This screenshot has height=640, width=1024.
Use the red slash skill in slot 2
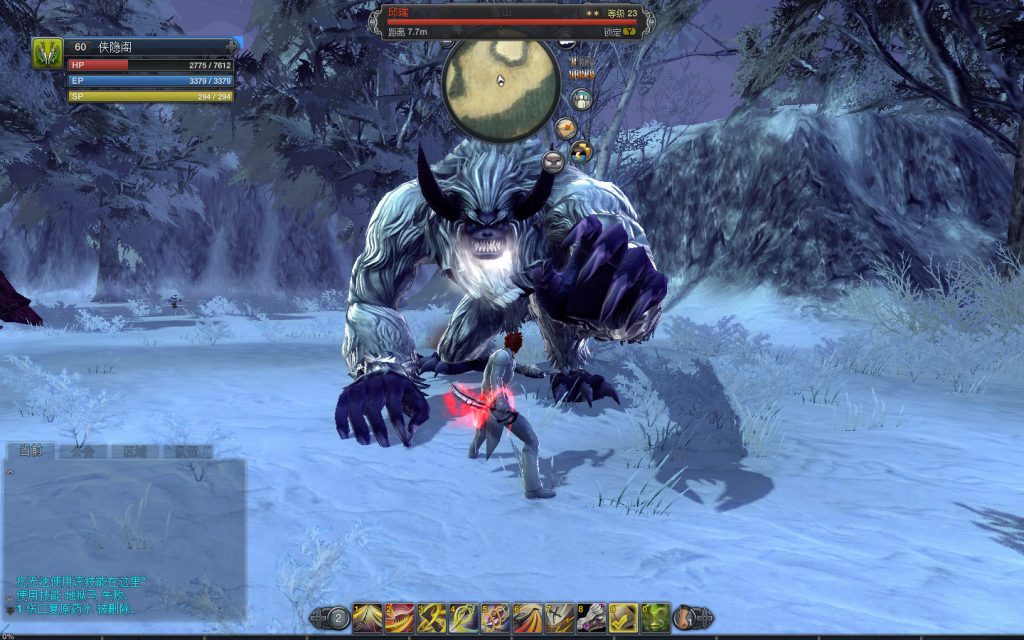(x=399, y=617)
